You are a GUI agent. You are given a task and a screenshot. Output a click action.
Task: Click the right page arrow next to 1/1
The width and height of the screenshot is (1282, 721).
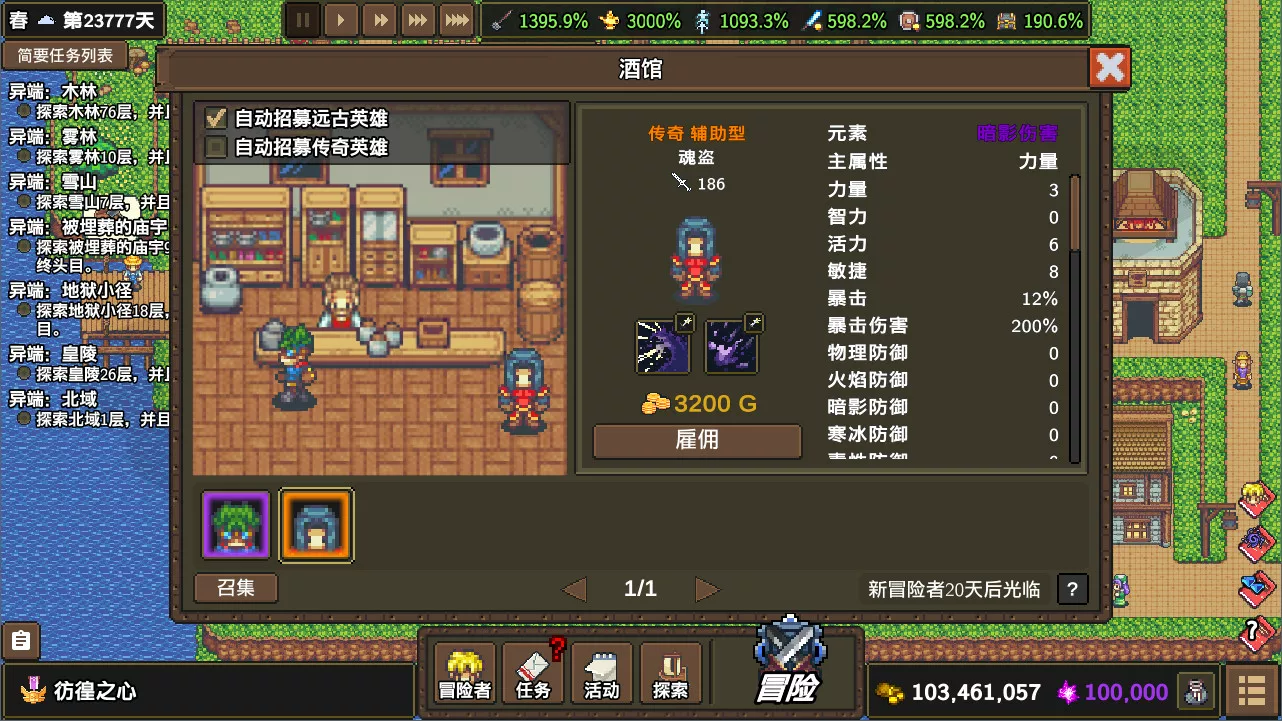pyautogui.click(x=707, y=589)
